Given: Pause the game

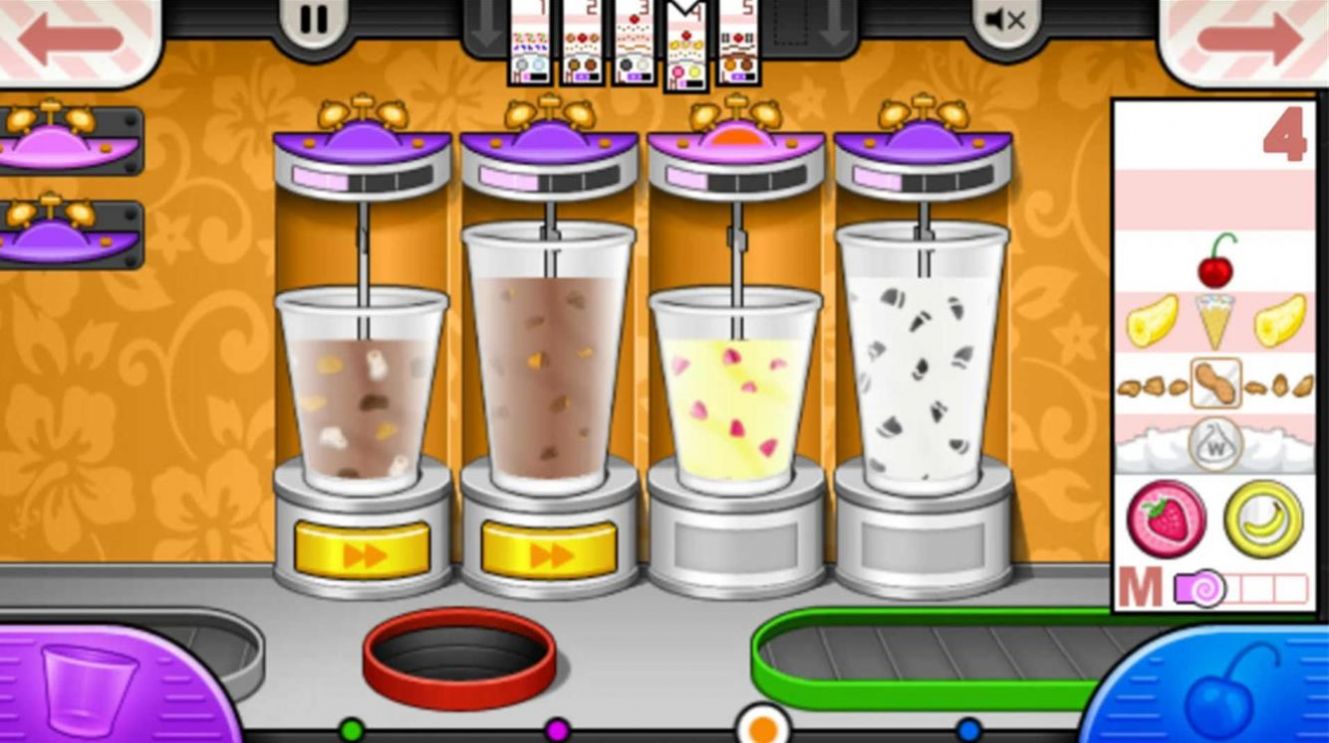Looking at the screenshot, I should point(312,18).
